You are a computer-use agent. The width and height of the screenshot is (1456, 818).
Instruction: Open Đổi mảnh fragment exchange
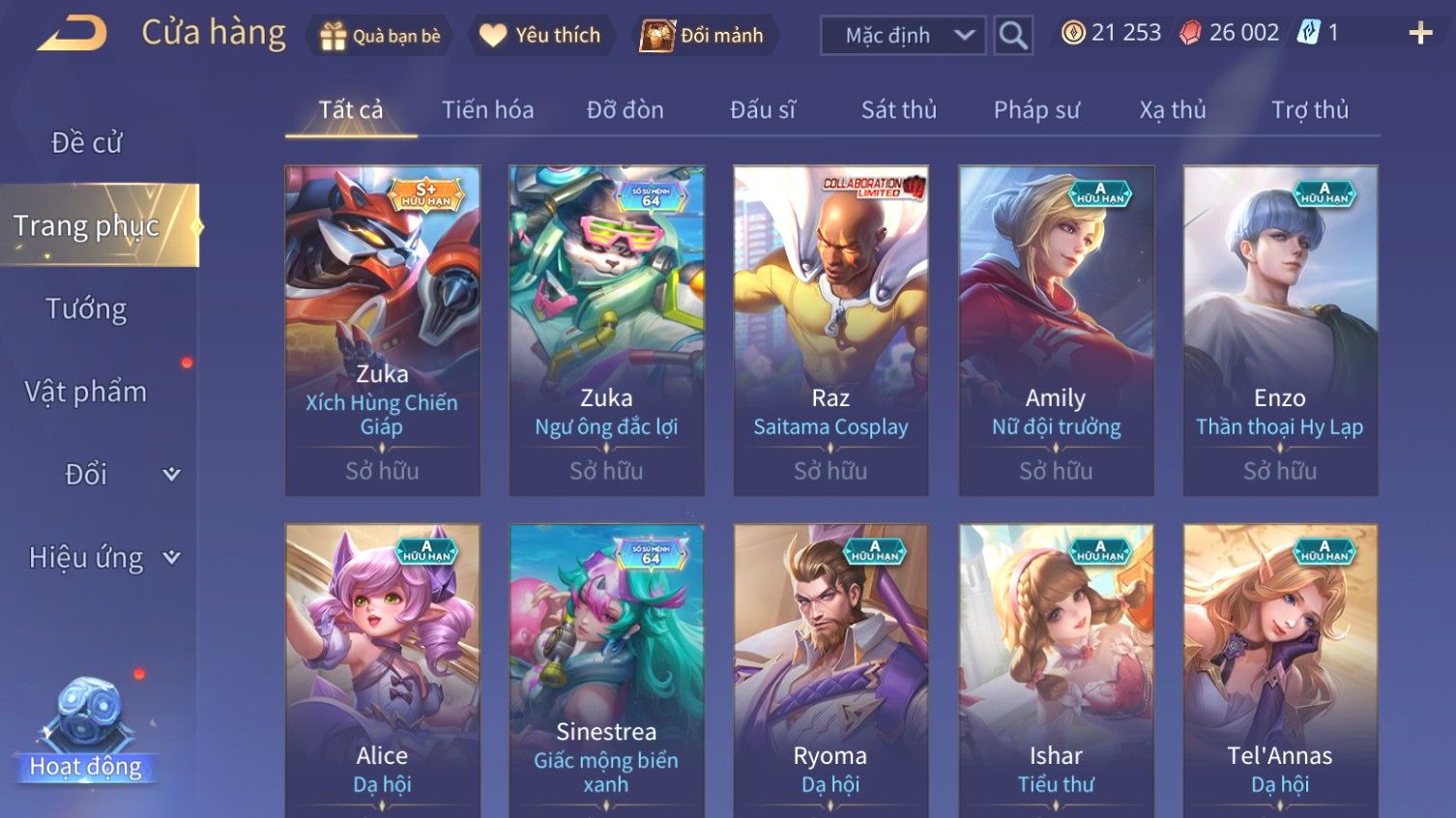click(x=704, y=36)
